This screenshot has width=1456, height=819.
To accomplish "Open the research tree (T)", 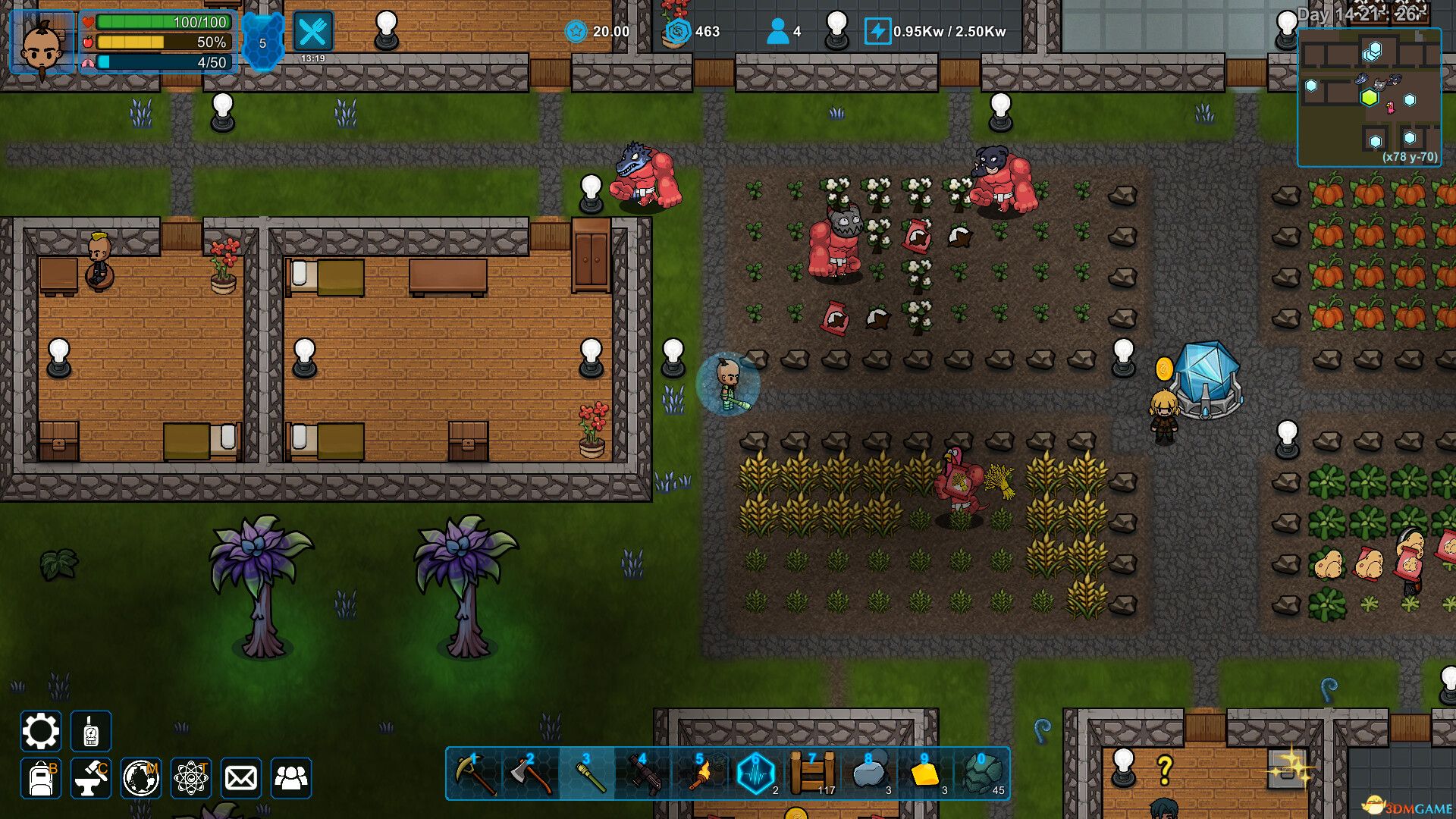I will (x=193, y=778).
